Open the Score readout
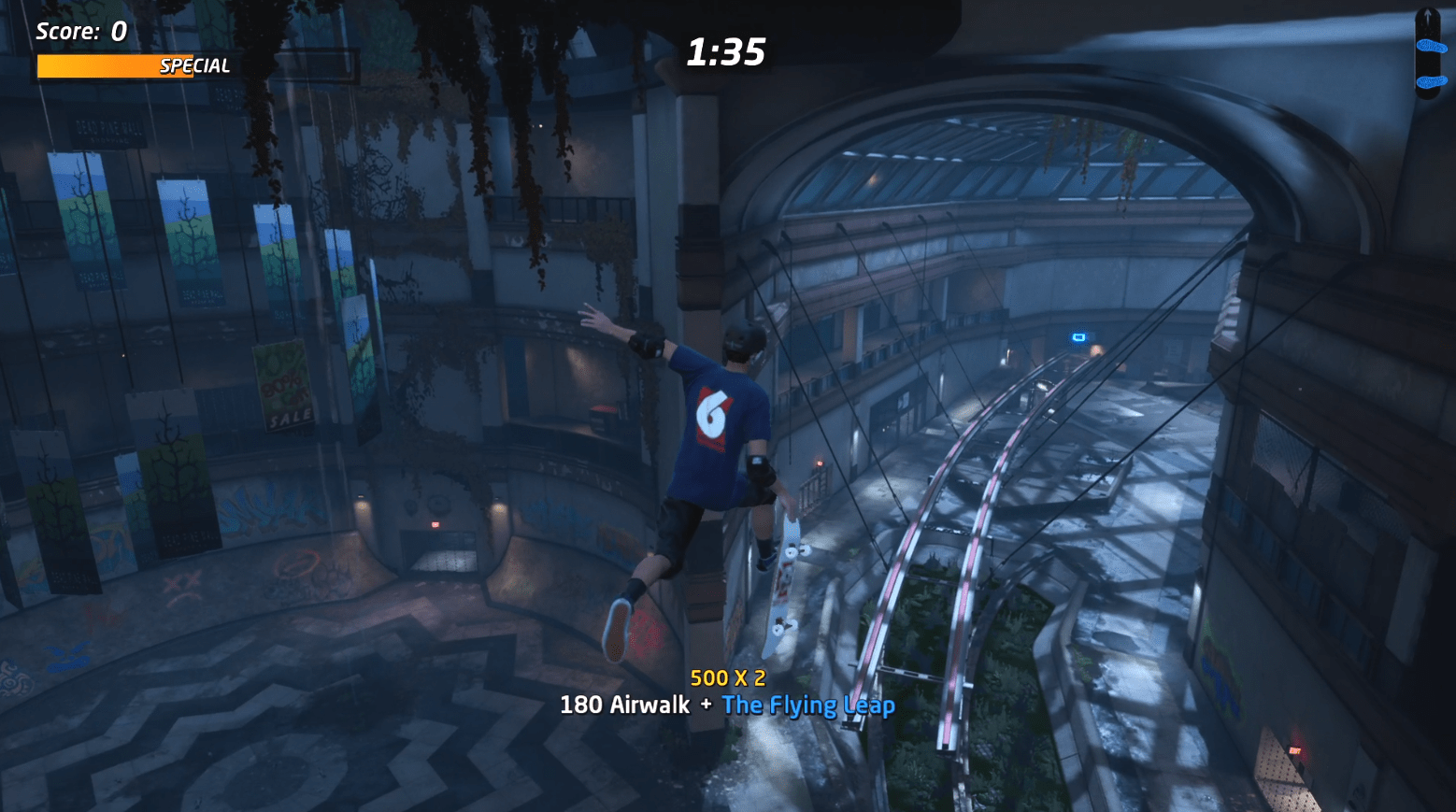The image size is (1456, 812). [80, 30]
